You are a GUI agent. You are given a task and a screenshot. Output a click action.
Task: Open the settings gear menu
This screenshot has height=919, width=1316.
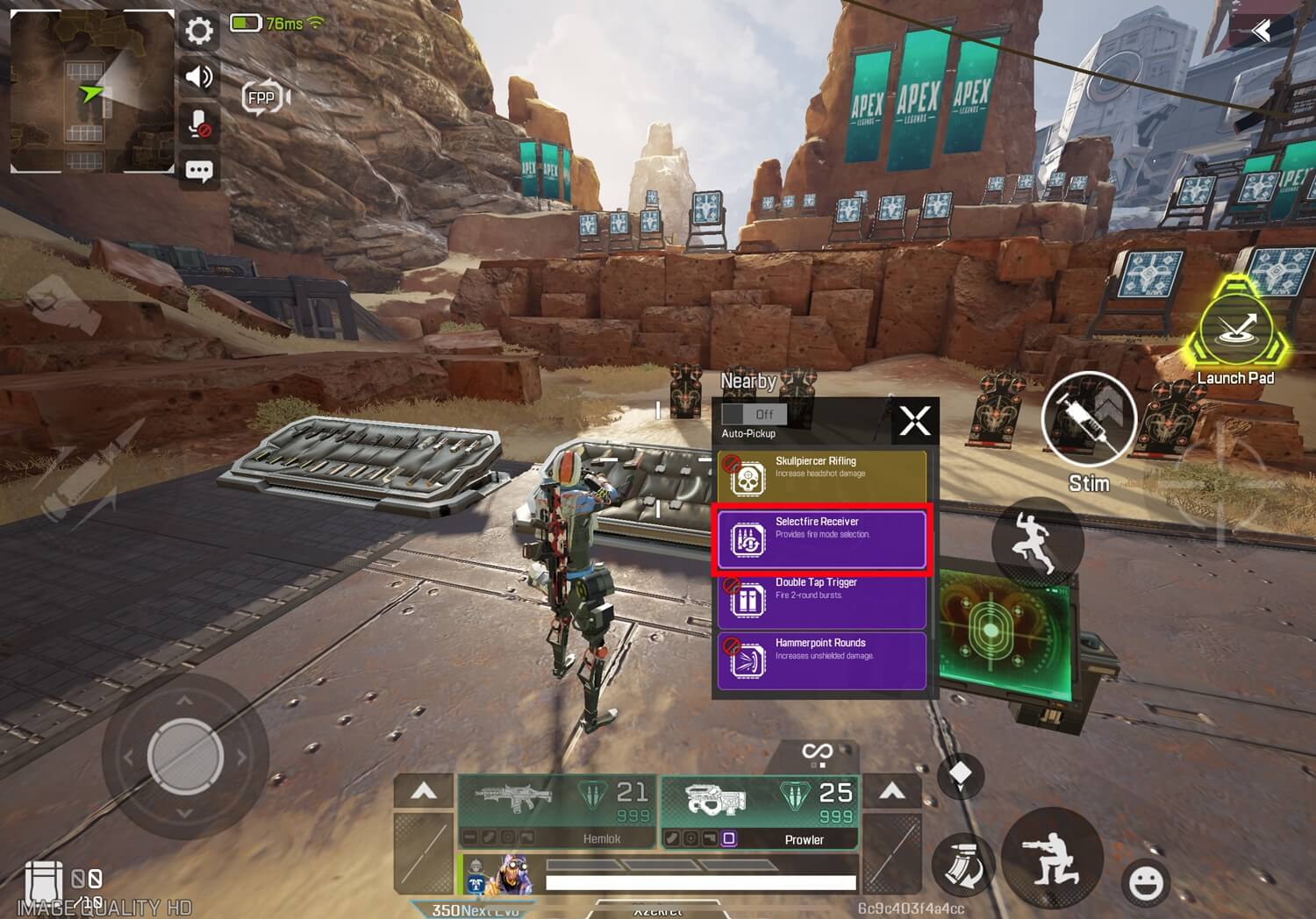[x=199, y=32]
